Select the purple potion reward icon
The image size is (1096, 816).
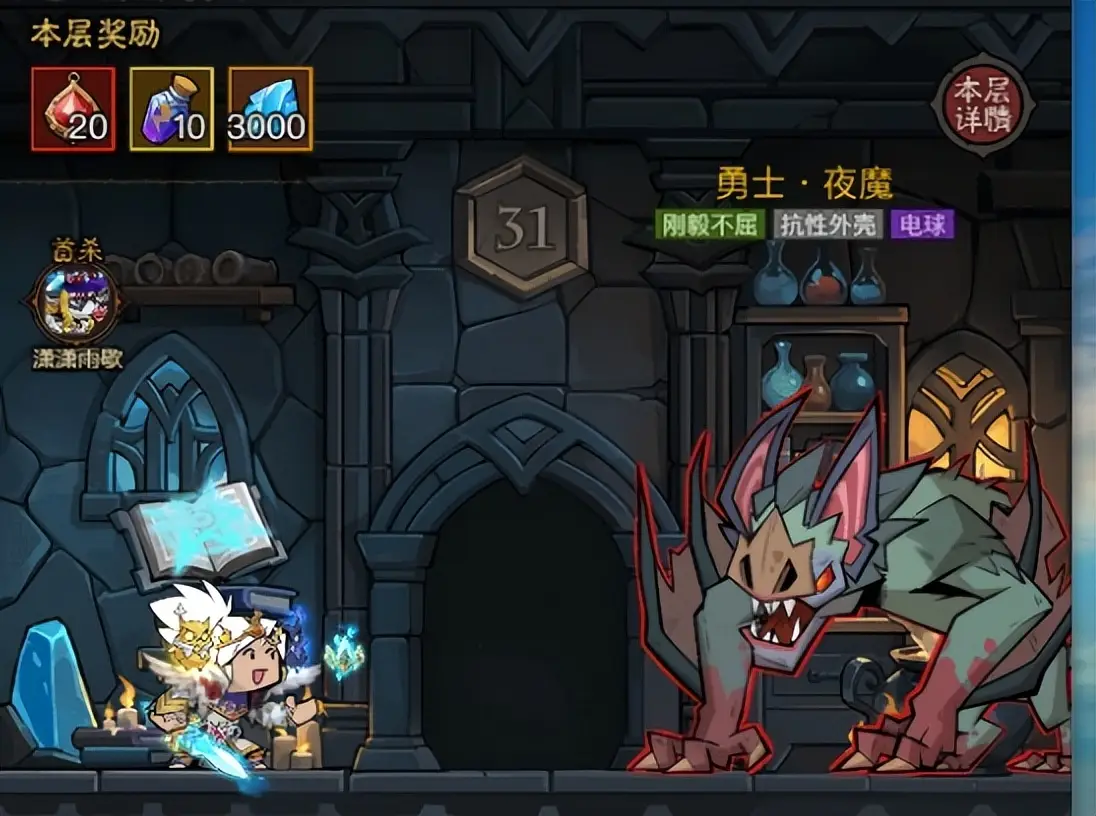171,109
